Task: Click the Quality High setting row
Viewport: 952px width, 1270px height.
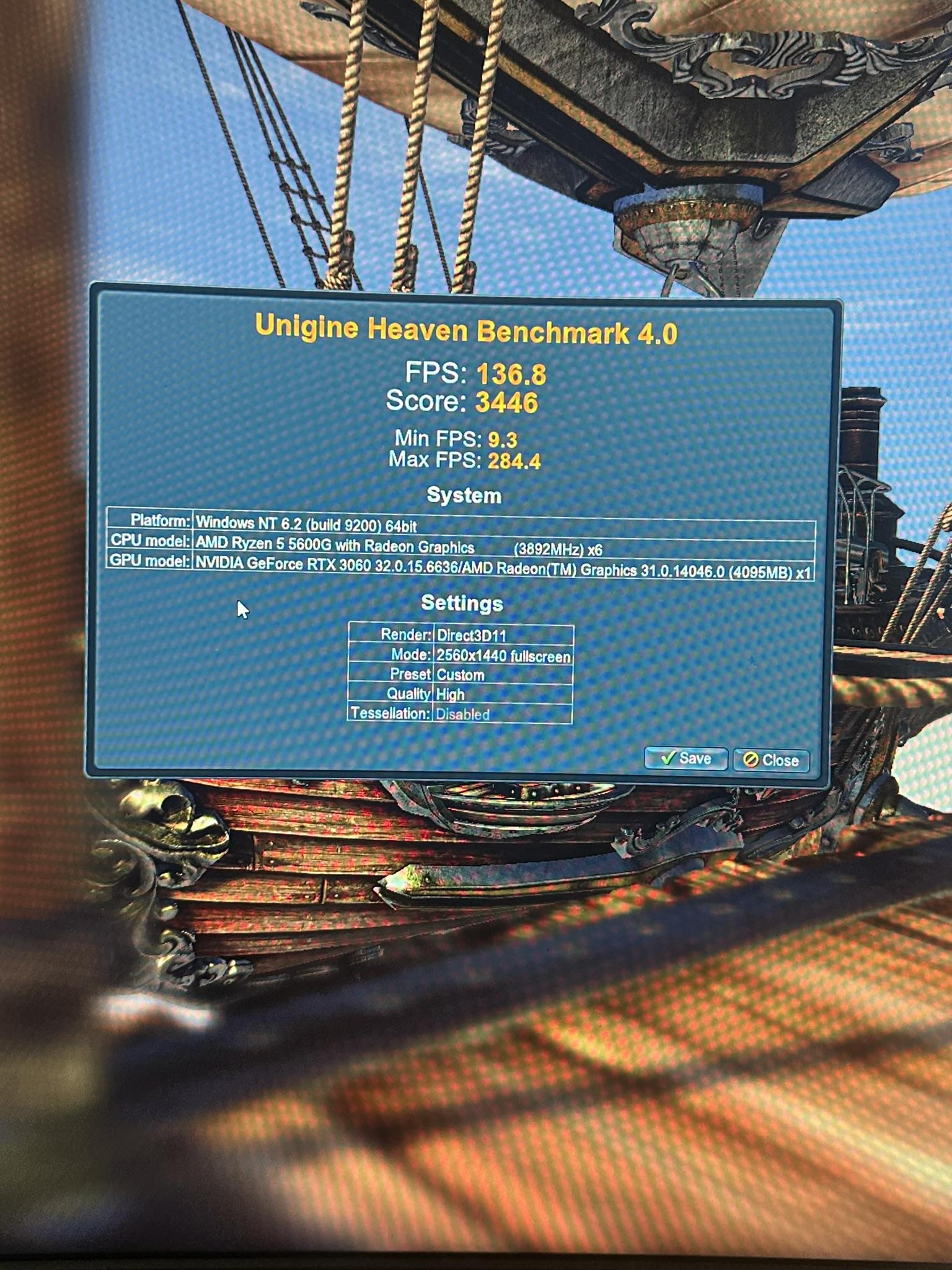Action: [x=449, y=695]
